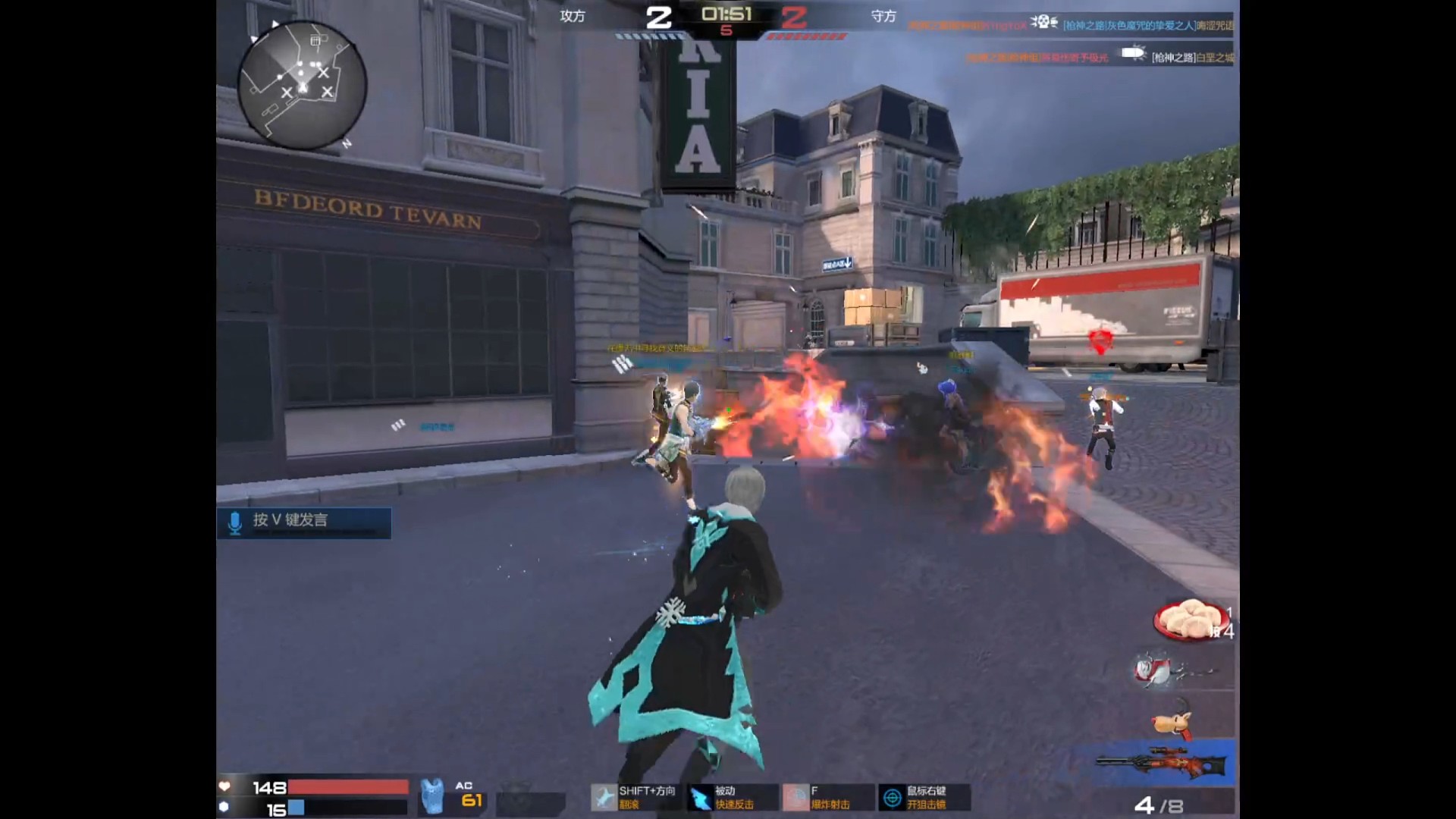The height and width of the screenshot is (819, 1456).
Task: Click the 快速反击 passive skill icon
Action: pyautogui.click(x=700, y=798)
